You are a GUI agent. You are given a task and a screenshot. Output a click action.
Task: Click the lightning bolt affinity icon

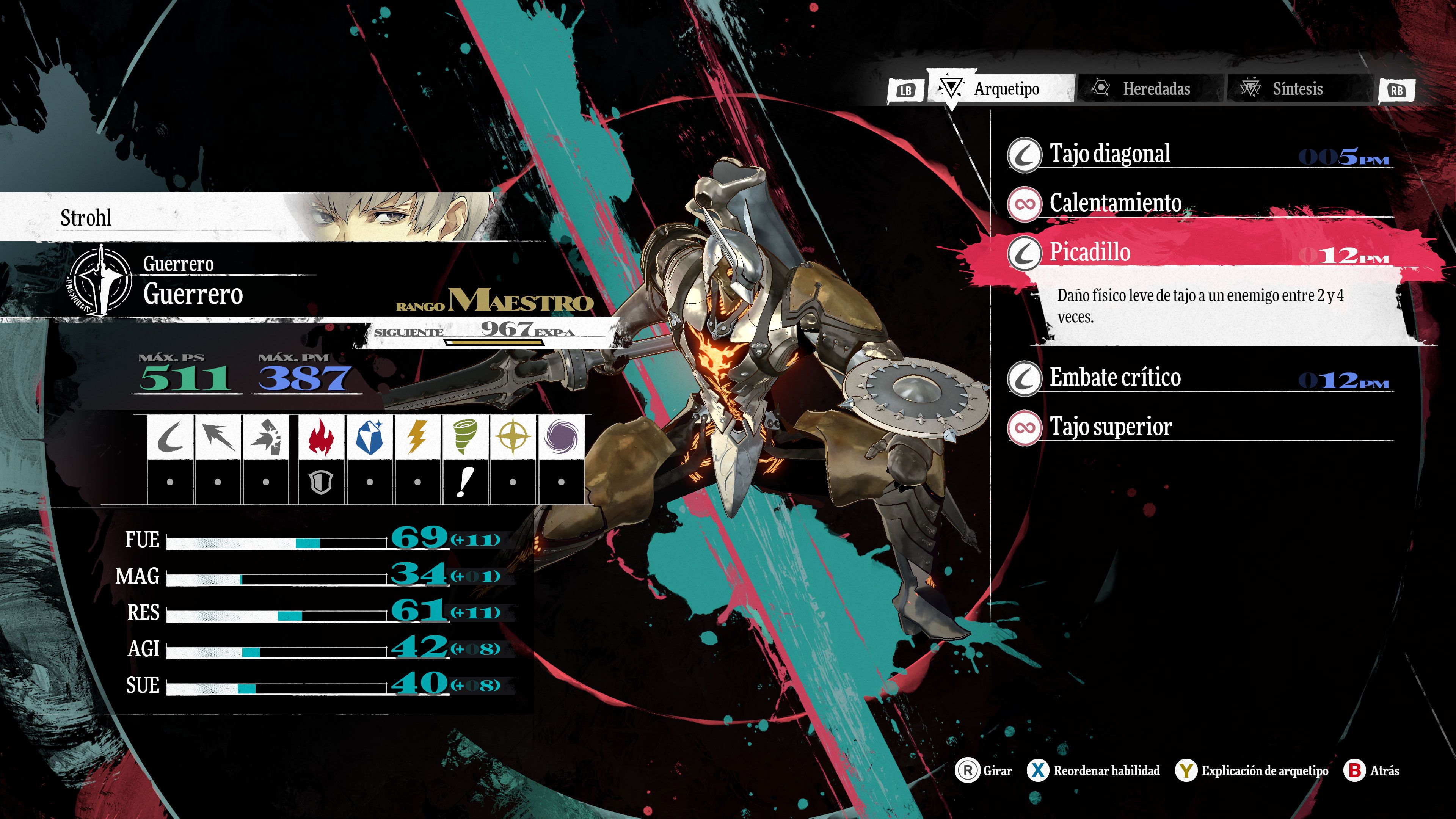tap(417, 437)
